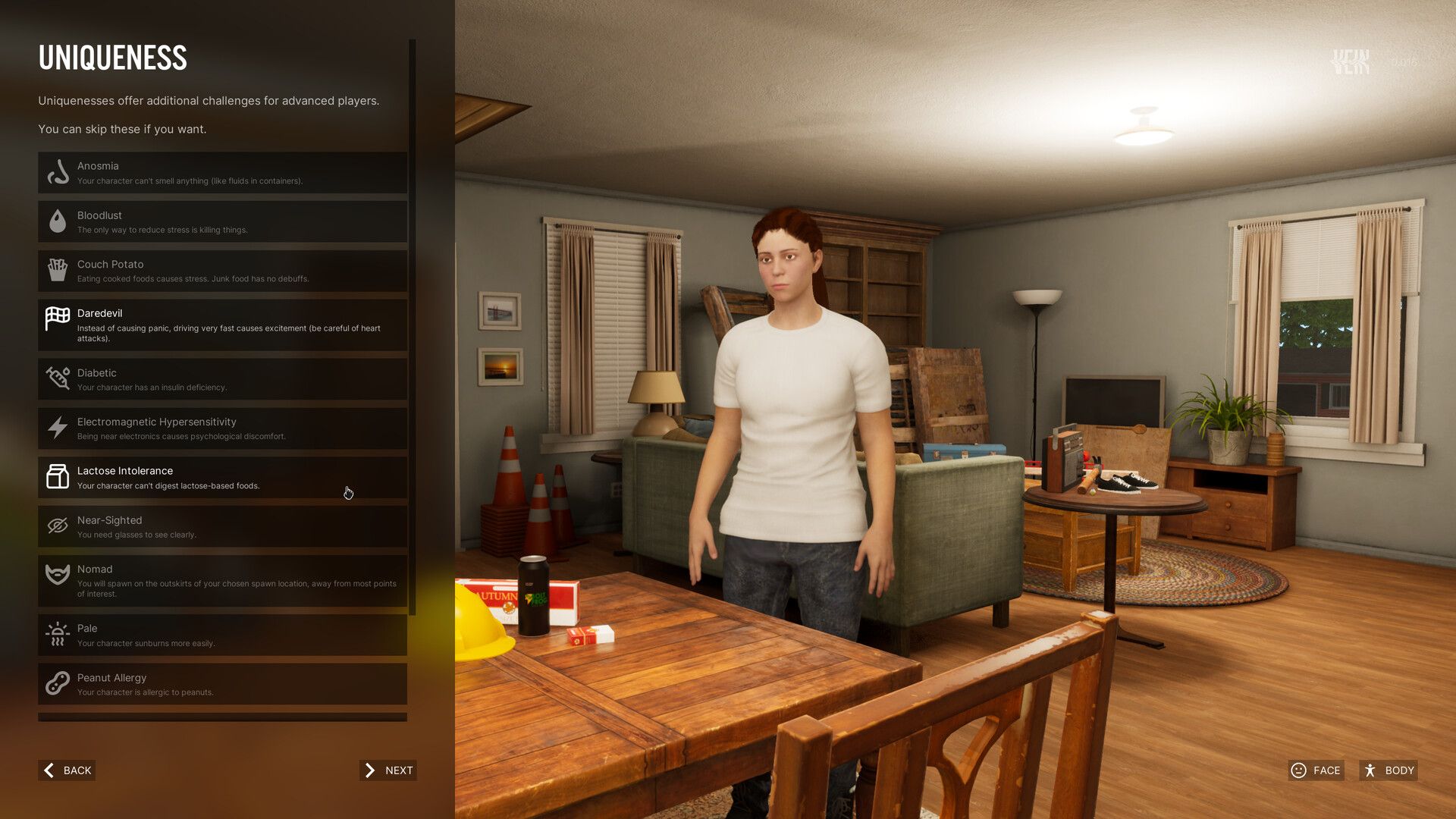Click the uniqueness list scrollbar
This screenshot has height=819, width=1456.
413,326
